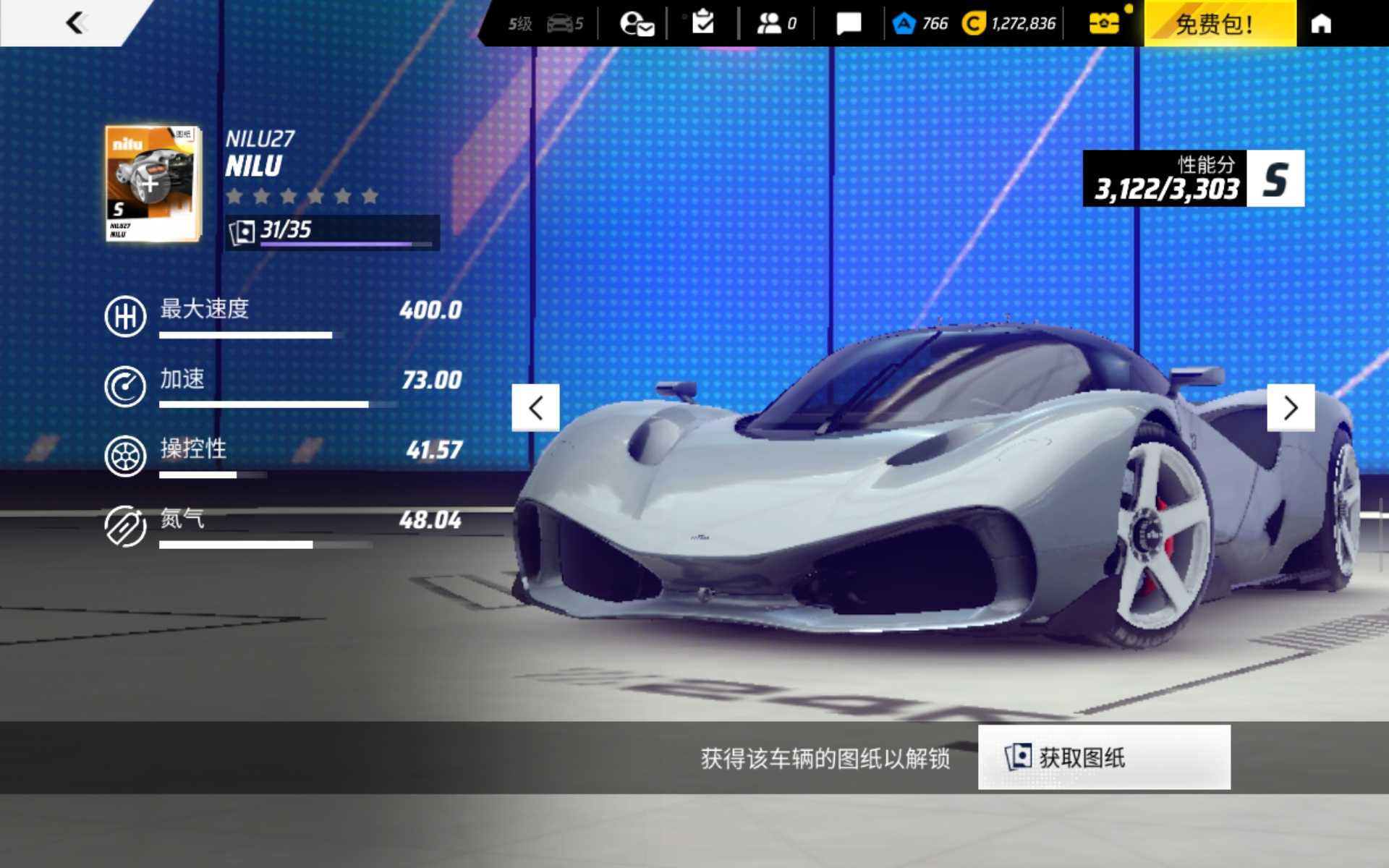Show the next car

click(1291, 408)
